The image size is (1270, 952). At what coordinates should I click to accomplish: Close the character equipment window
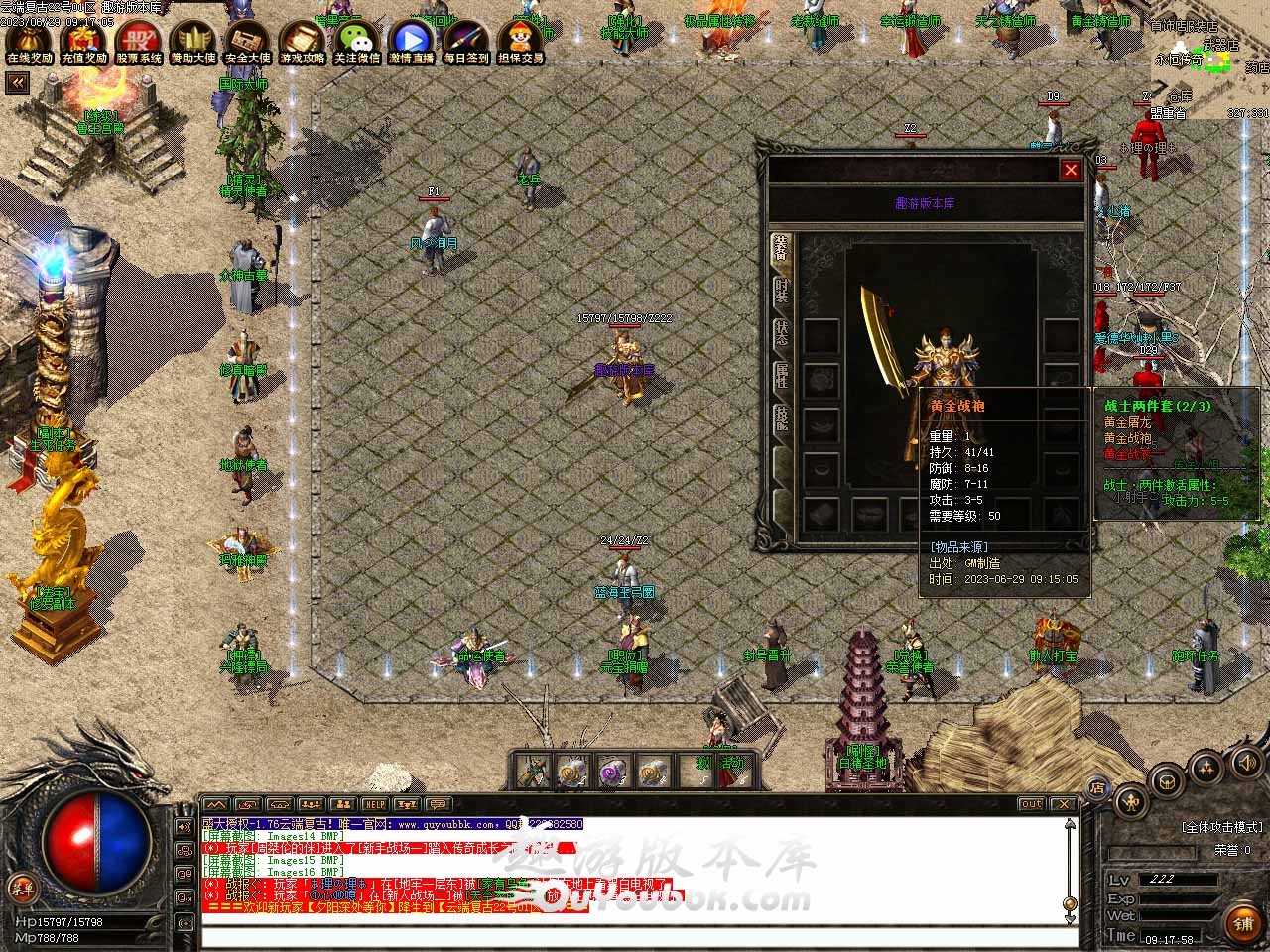click(x=1071, y=170)
